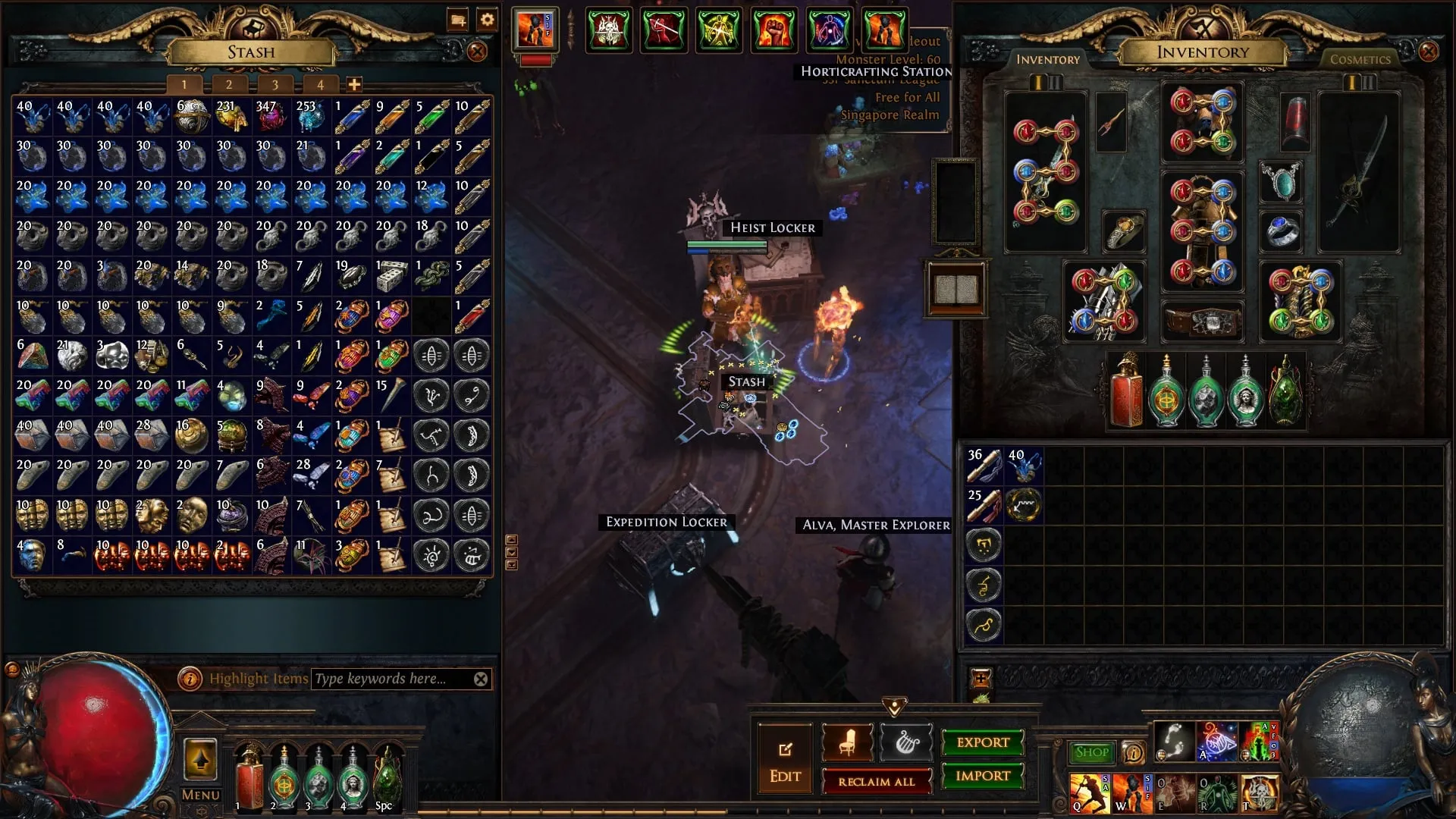This screenshot has height=819, width=1456.
Task: Click the plus to add a new stash tab
Action: [353, 85]
